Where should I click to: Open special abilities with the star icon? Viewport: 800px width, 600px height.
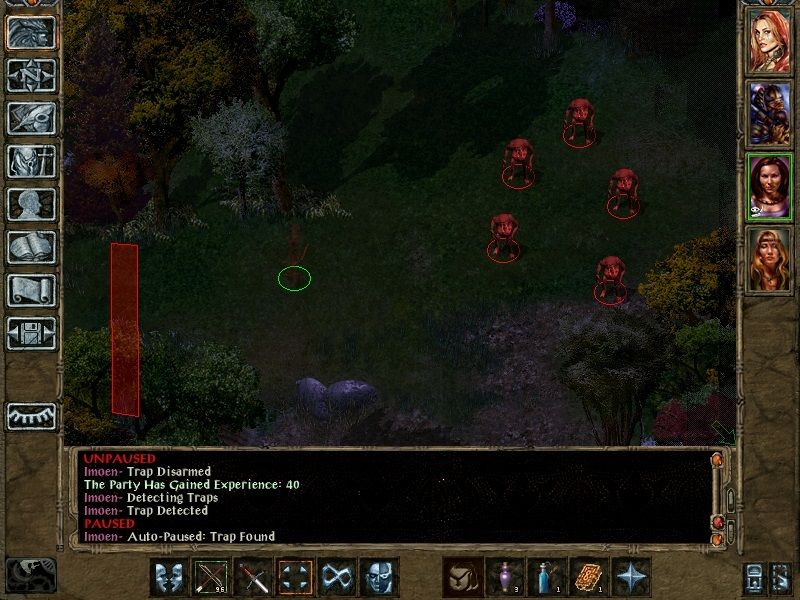(x=631, y=577)
